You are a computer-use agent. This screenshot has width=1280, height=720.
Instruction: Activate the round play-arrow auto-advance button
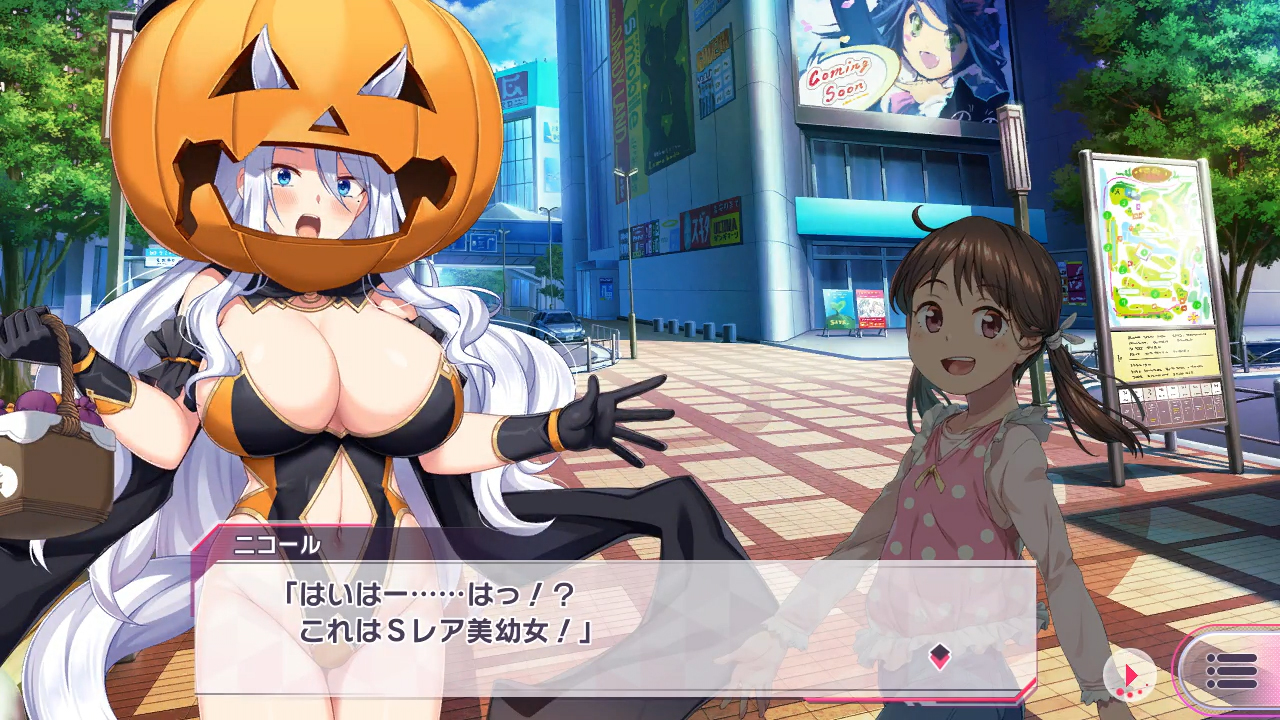click(x=1130, y=675)
